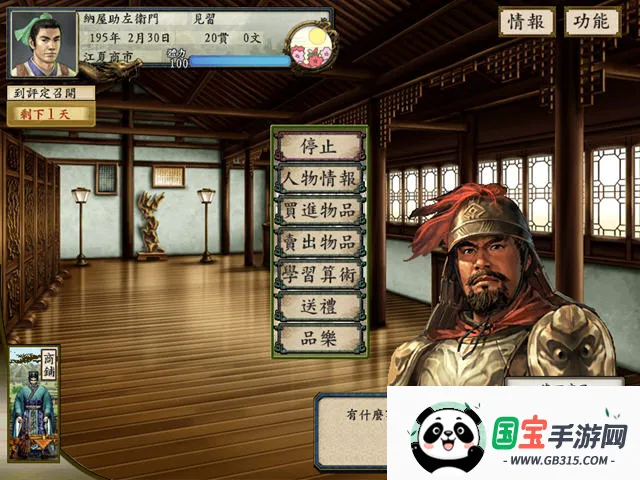
Task: Select 買進物品 to buy goods
Action: [318, 211]
